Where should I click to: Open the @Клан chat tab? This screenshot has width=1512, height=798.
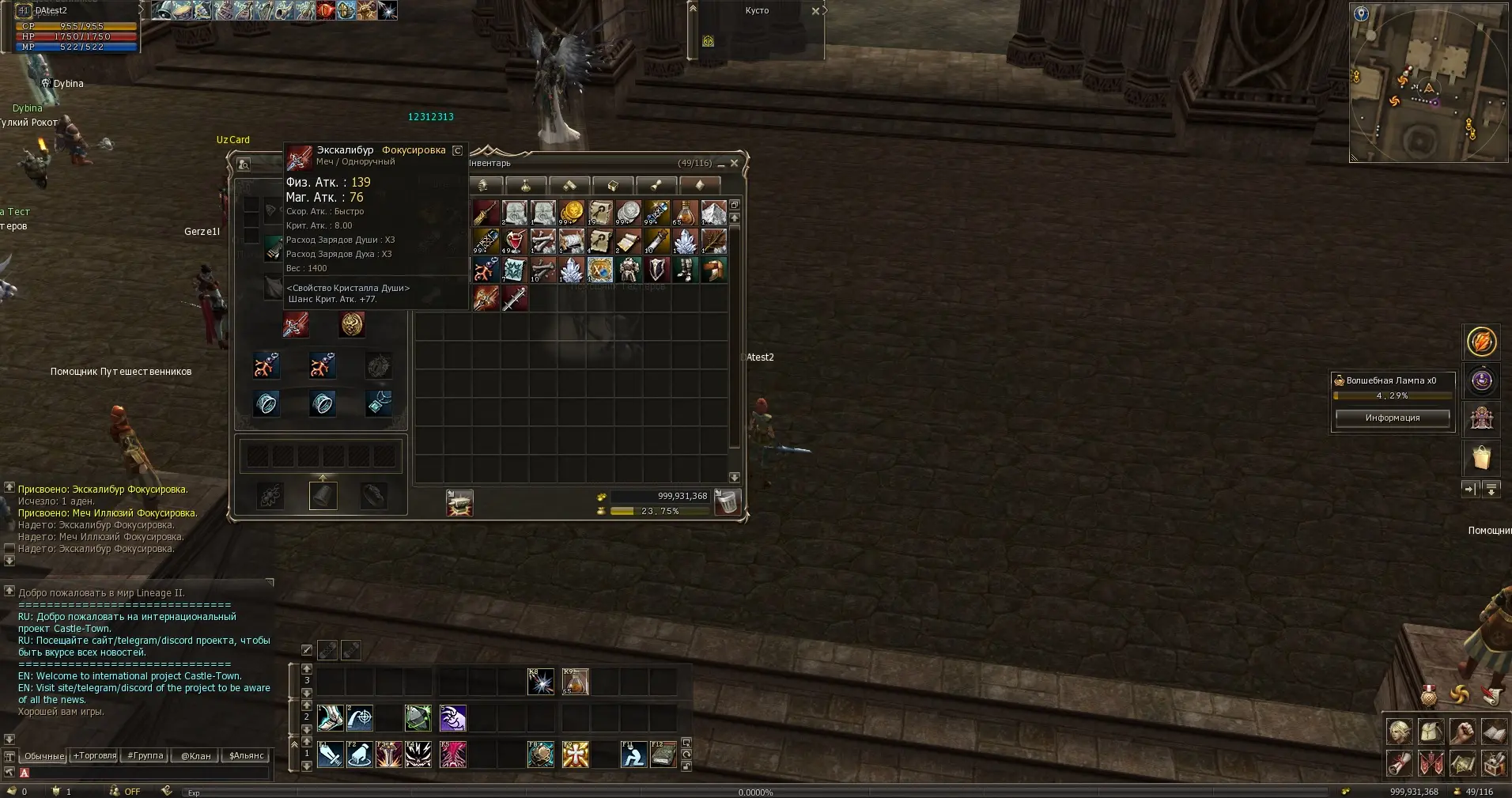(196, 755)
